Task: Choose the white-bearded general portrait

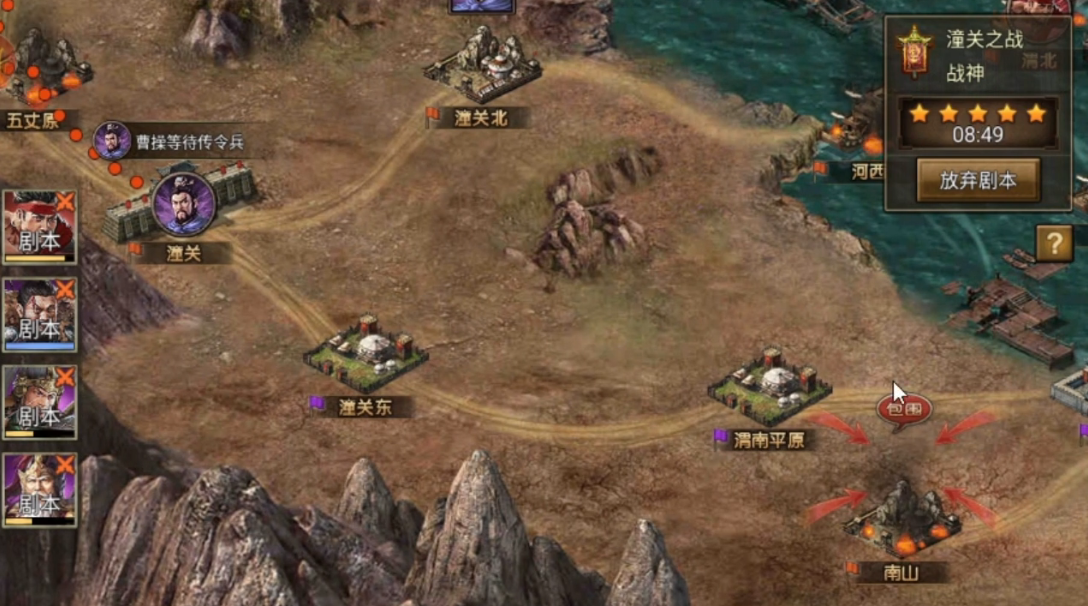Action: pyautogui.click(x=40, y=490)
